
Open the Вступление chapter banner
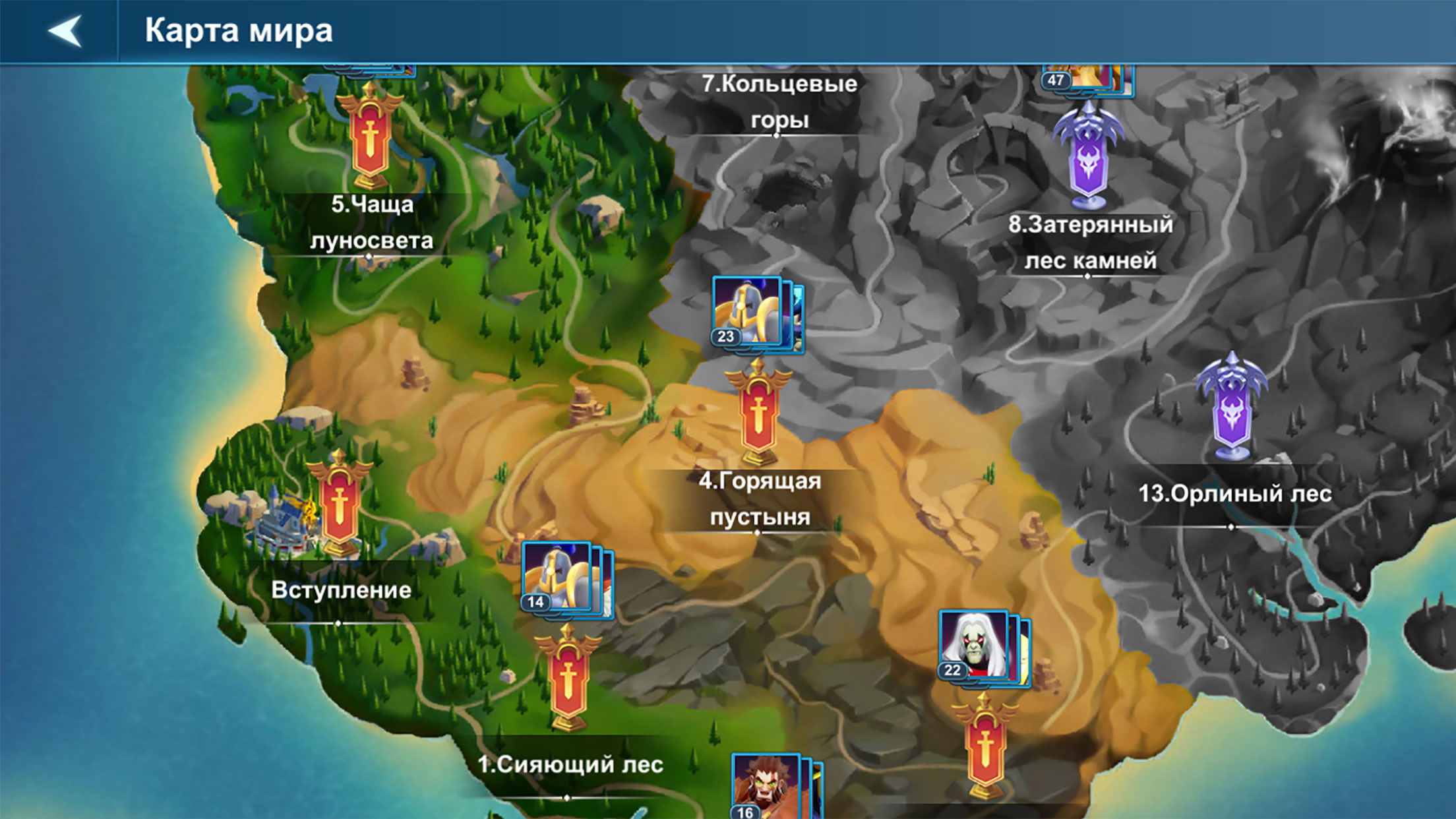pos(339,504)
